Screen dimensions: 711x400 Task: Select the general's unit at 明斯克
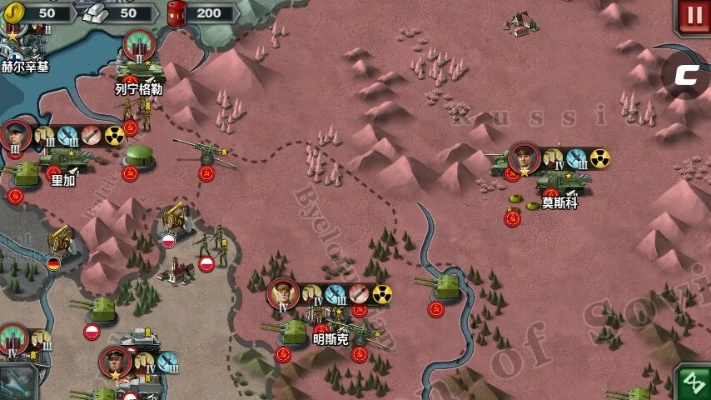(x=292, y=329)
